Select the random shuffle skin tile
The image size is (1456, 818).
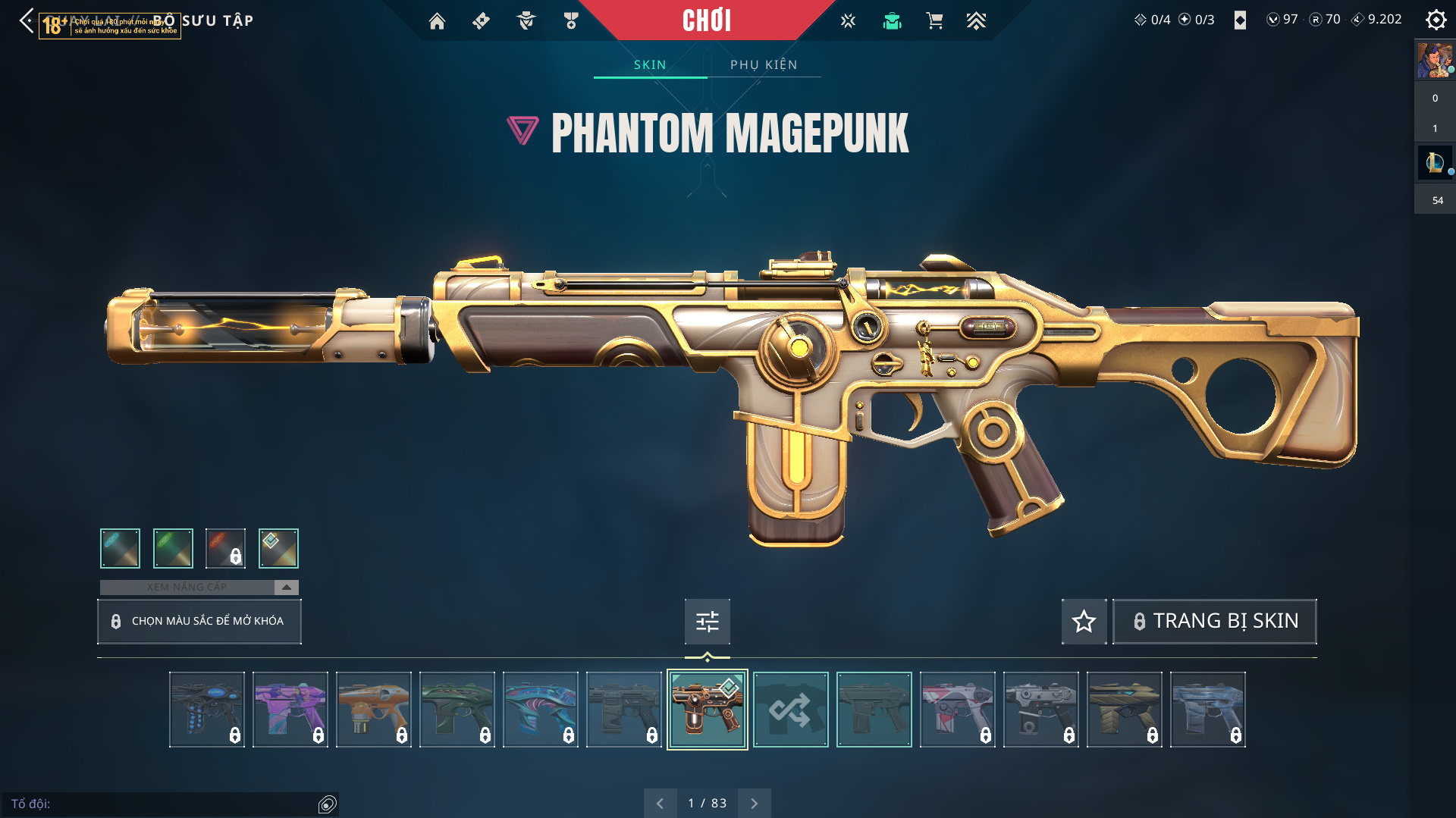pyautogui.click(x=790, y=710)
